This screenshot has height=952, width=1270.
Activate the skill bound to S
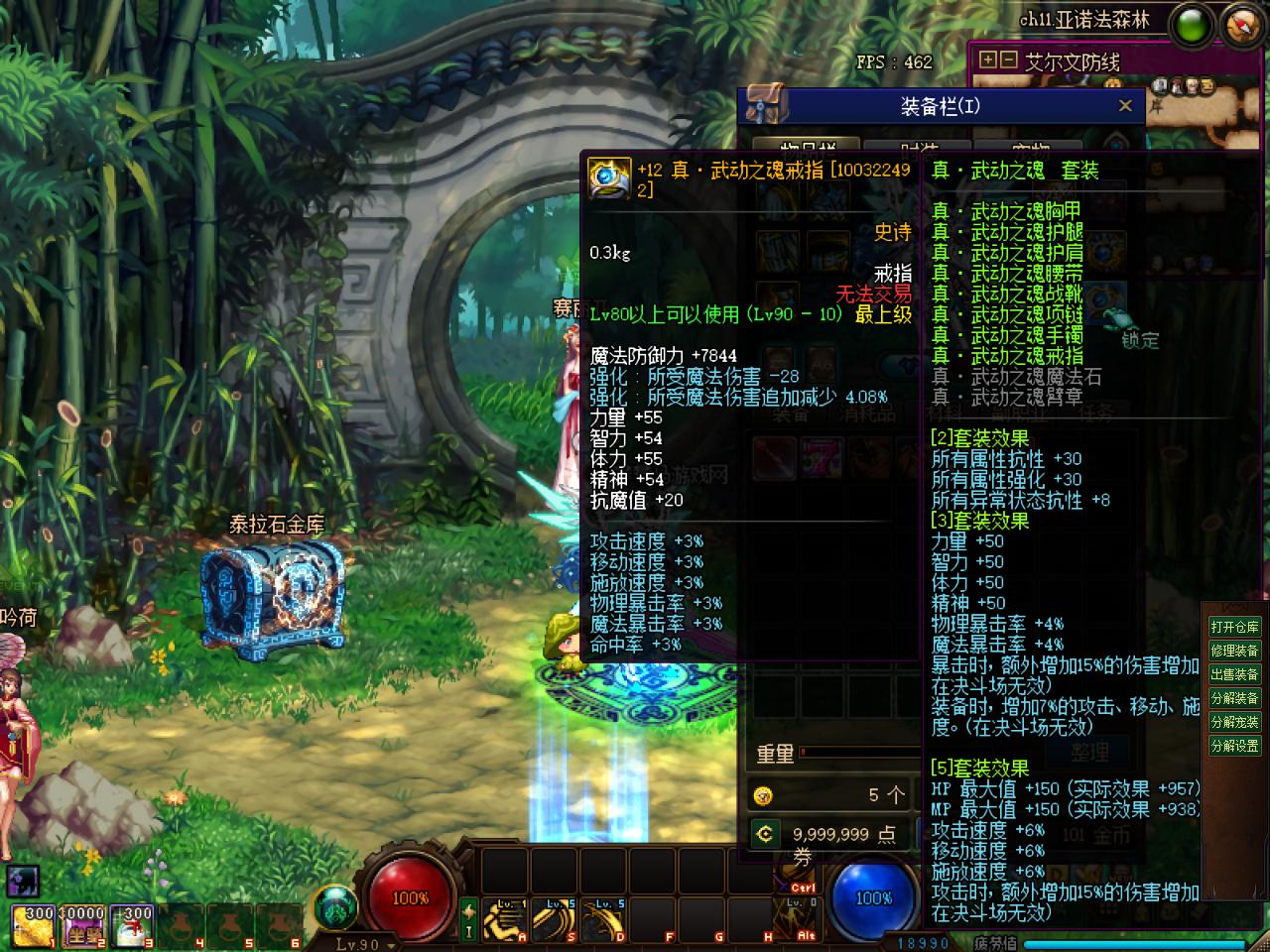coord(554,920)
